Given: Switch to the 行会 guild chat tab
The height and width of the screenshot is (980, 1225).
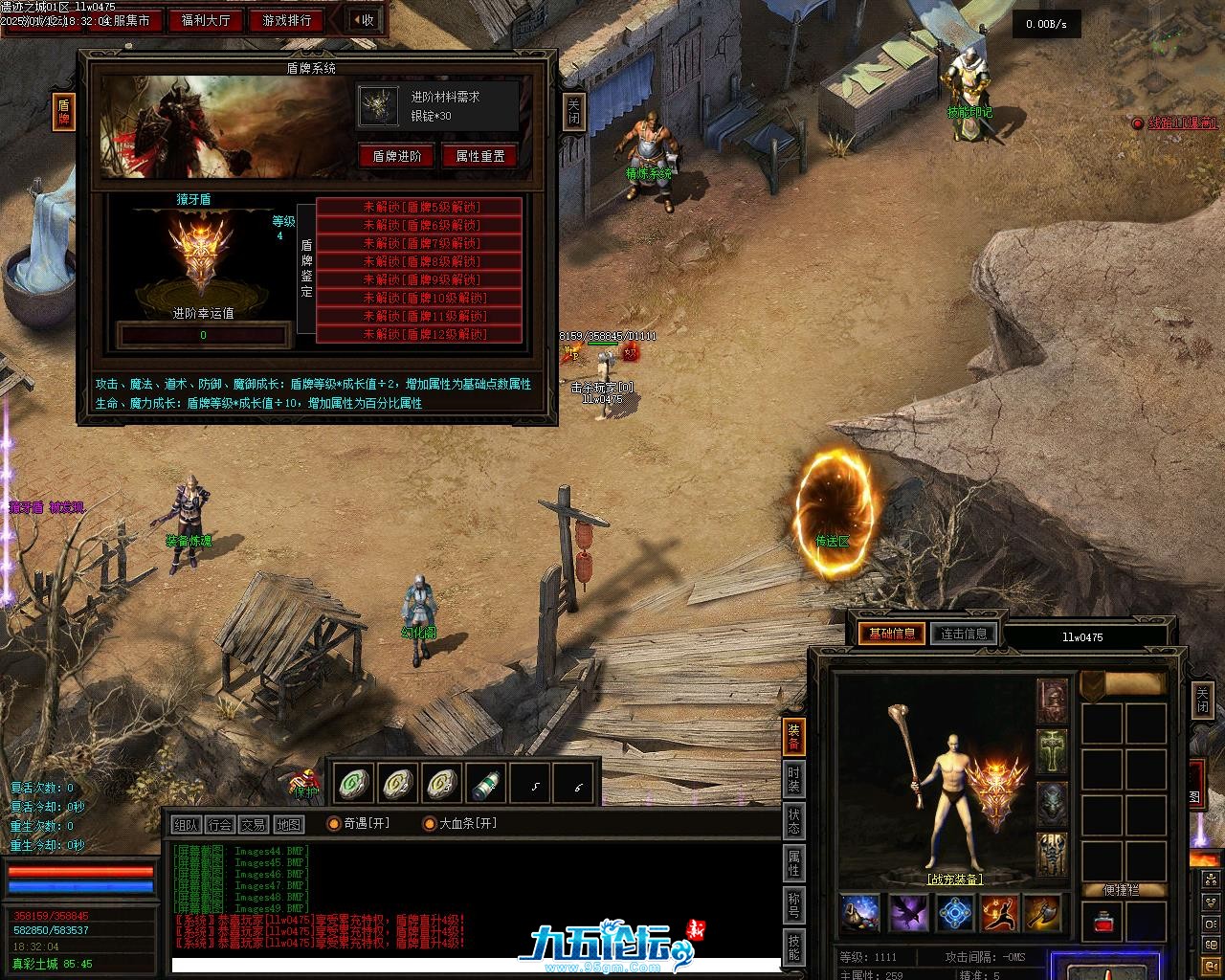Looking at the screenshot, I should [x=219, y=824].
